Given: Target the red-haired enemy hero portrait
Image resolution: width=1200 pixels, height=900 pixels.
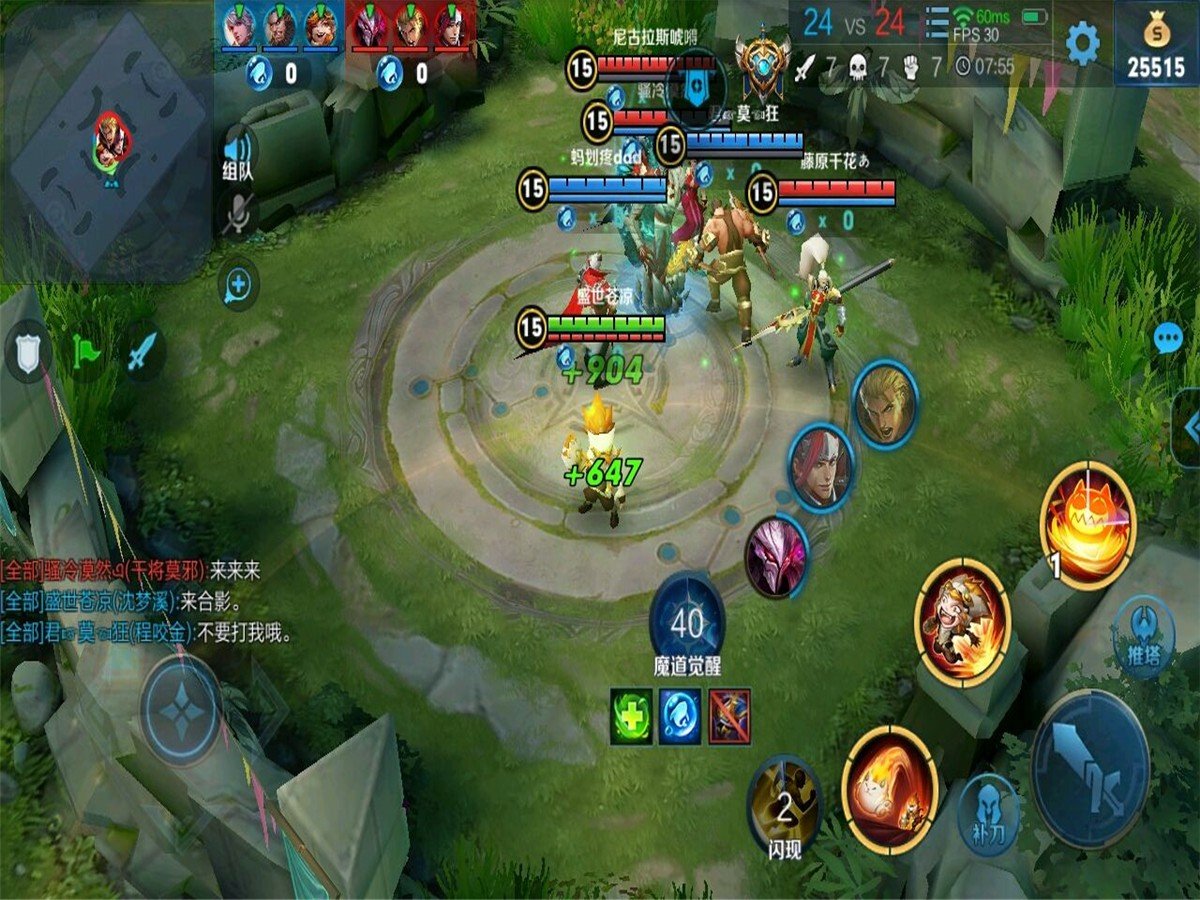Looking at the screenshot, I should coord(821,468).
